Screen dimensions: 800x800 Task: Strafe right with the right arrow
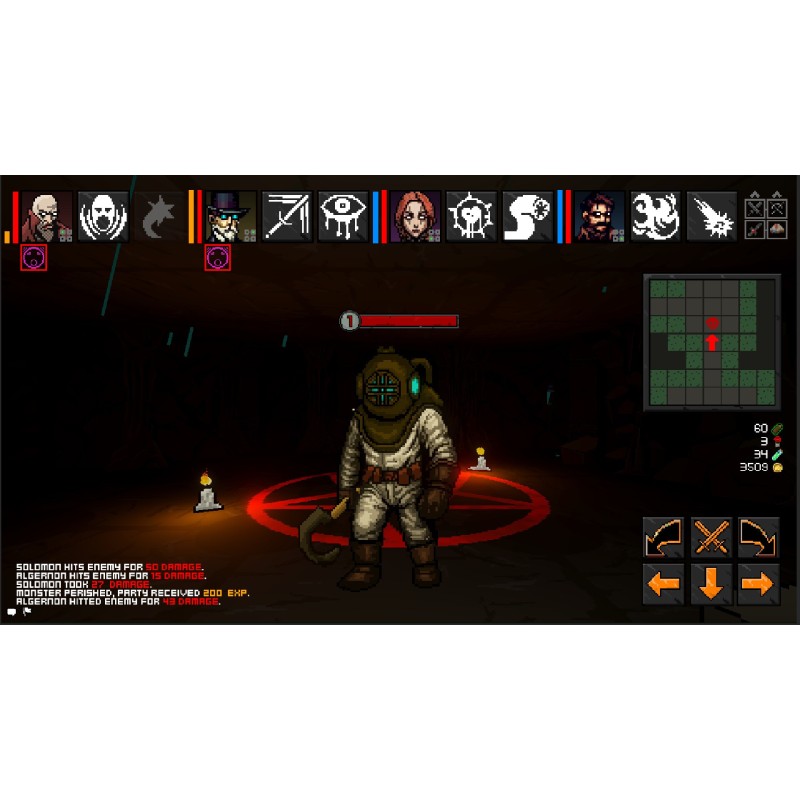(x=759, y=584)
